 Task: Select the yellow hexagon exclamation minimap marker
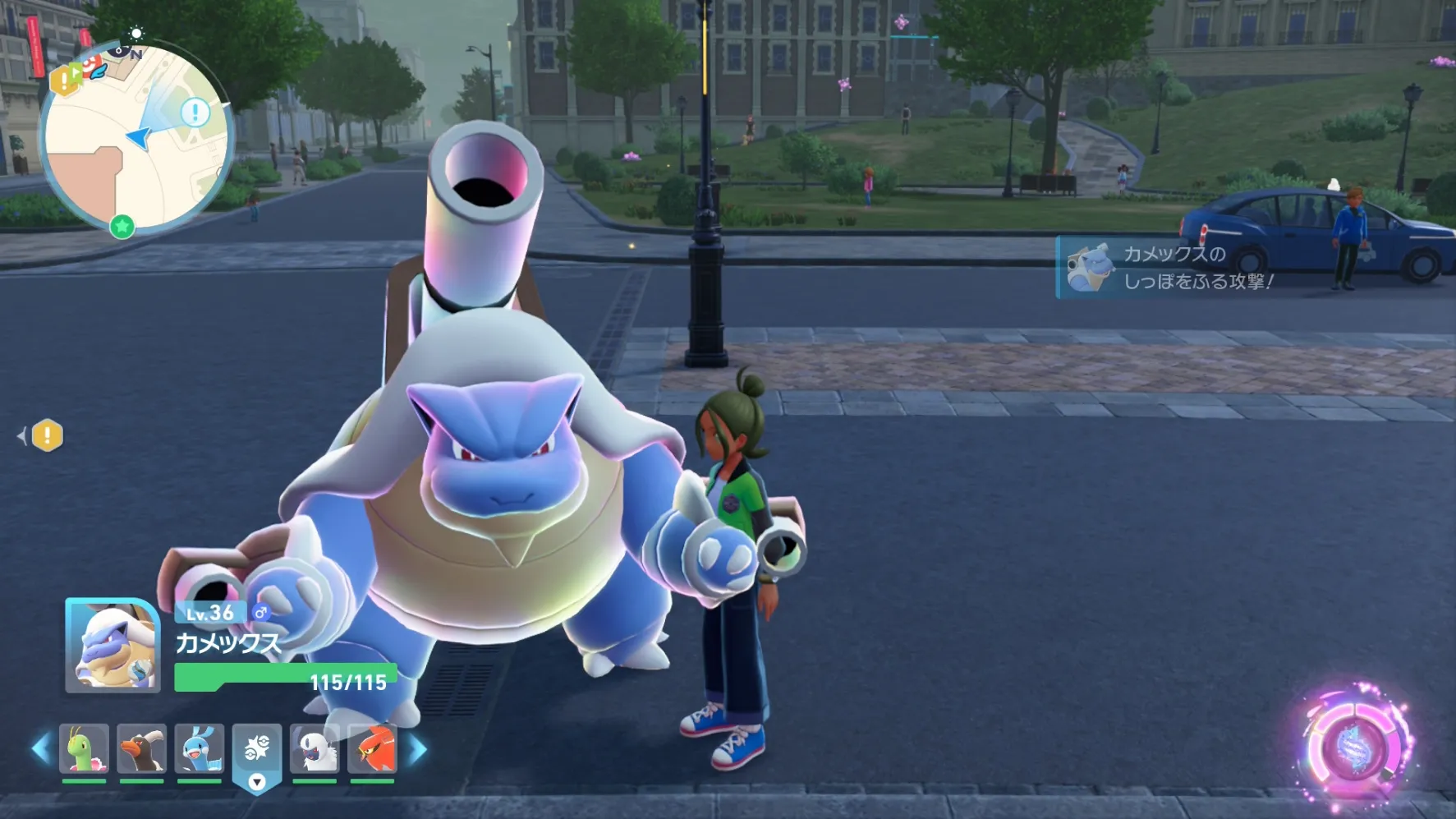click(x=63, y=81)
